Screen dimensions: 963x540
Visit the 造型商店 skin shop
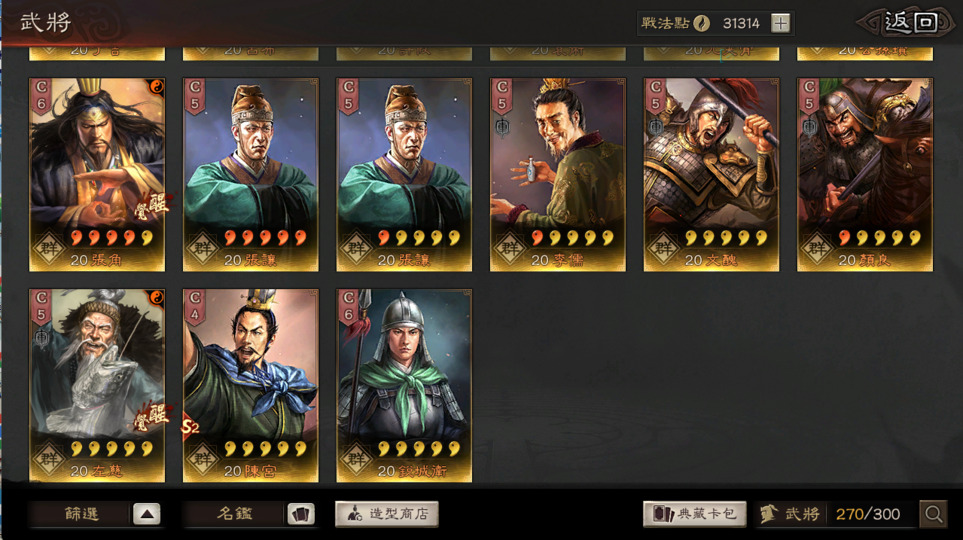[387, 514]
